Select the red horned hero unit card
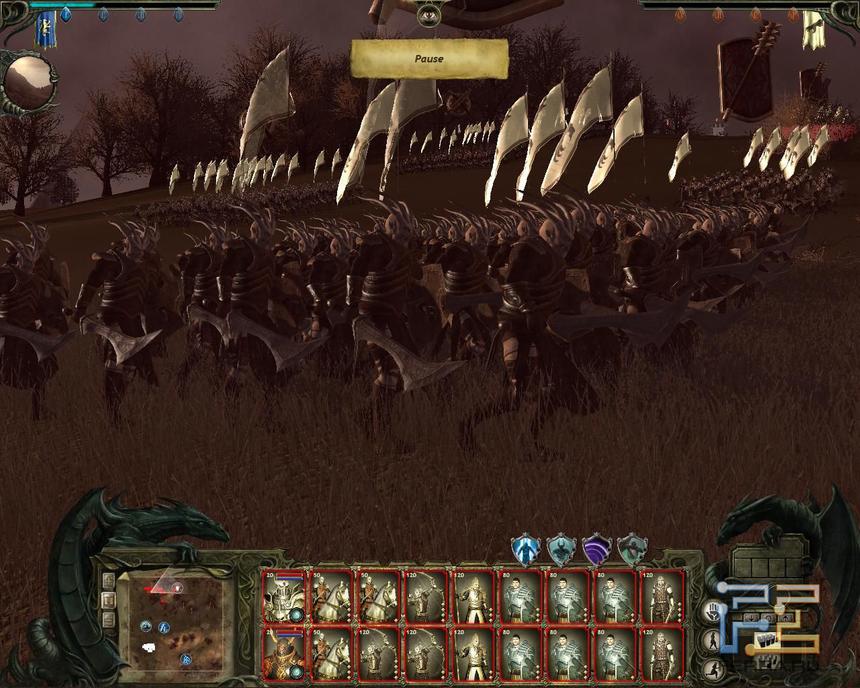Image resolution: width=860 pixels, height=688 pixels. [283, 653]
